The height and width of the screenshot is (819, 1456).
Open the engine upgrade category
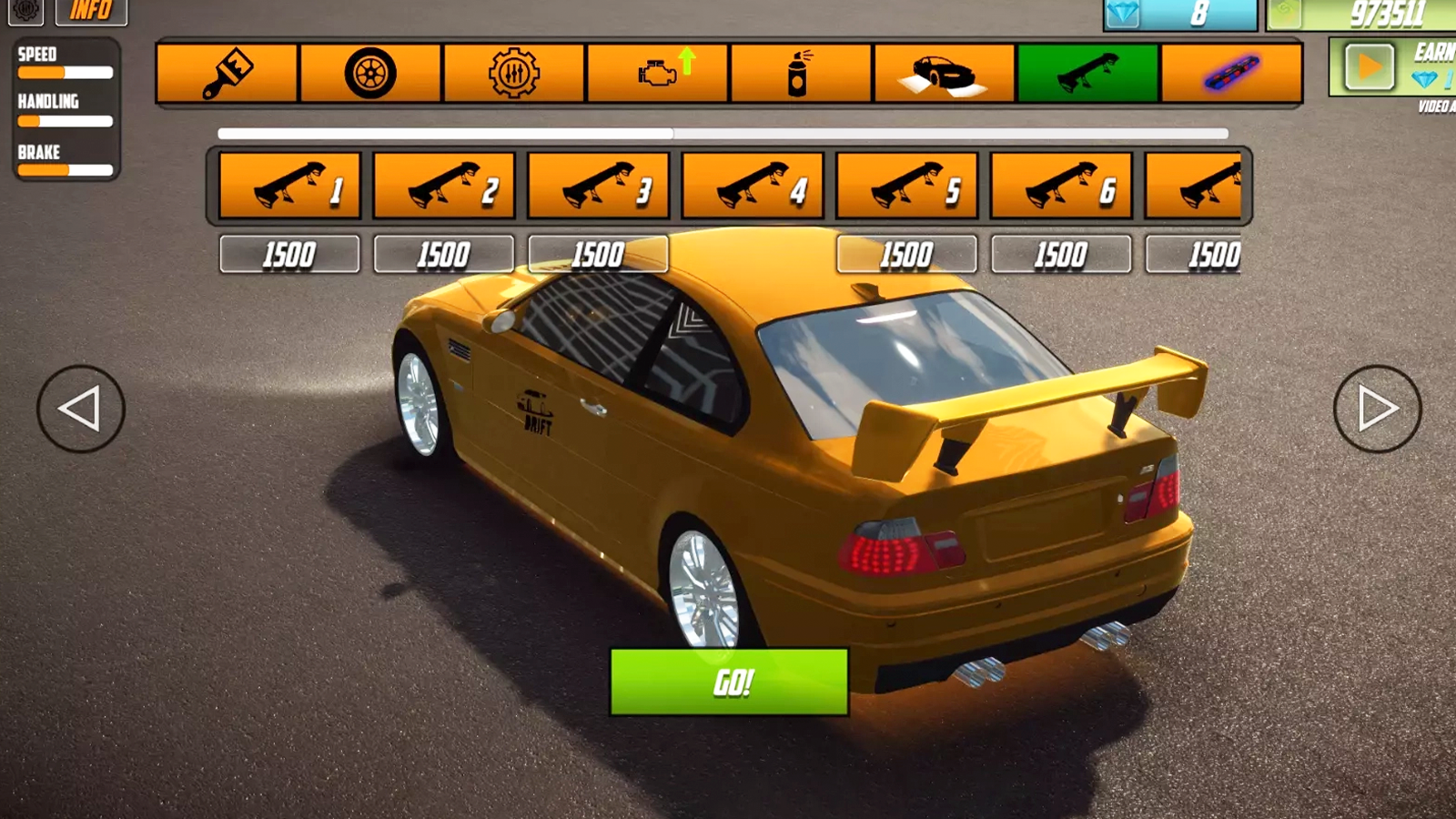tap(657, 72)
